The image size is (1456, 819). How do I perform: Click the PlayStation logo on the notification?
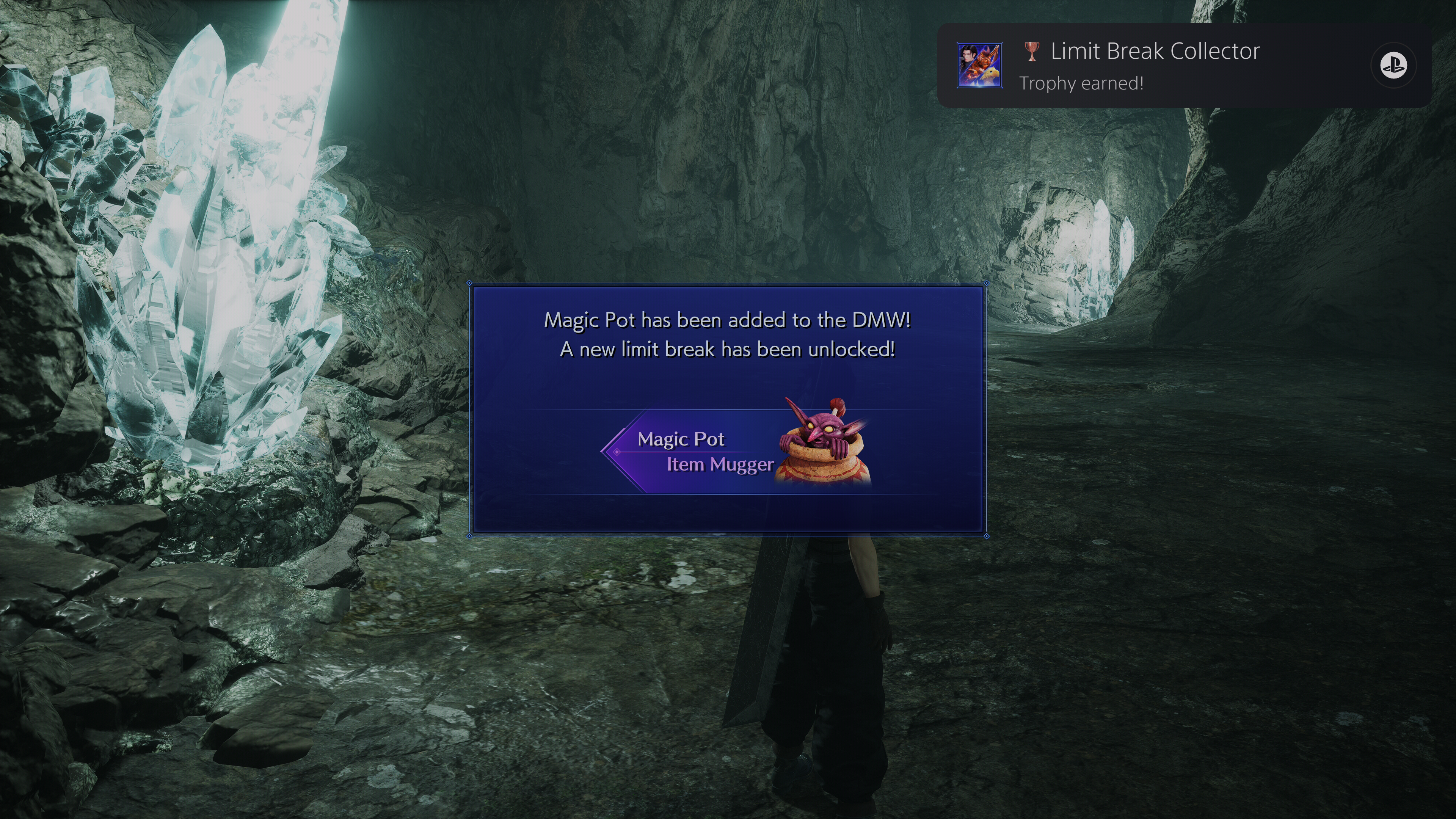pos(1393,66)
